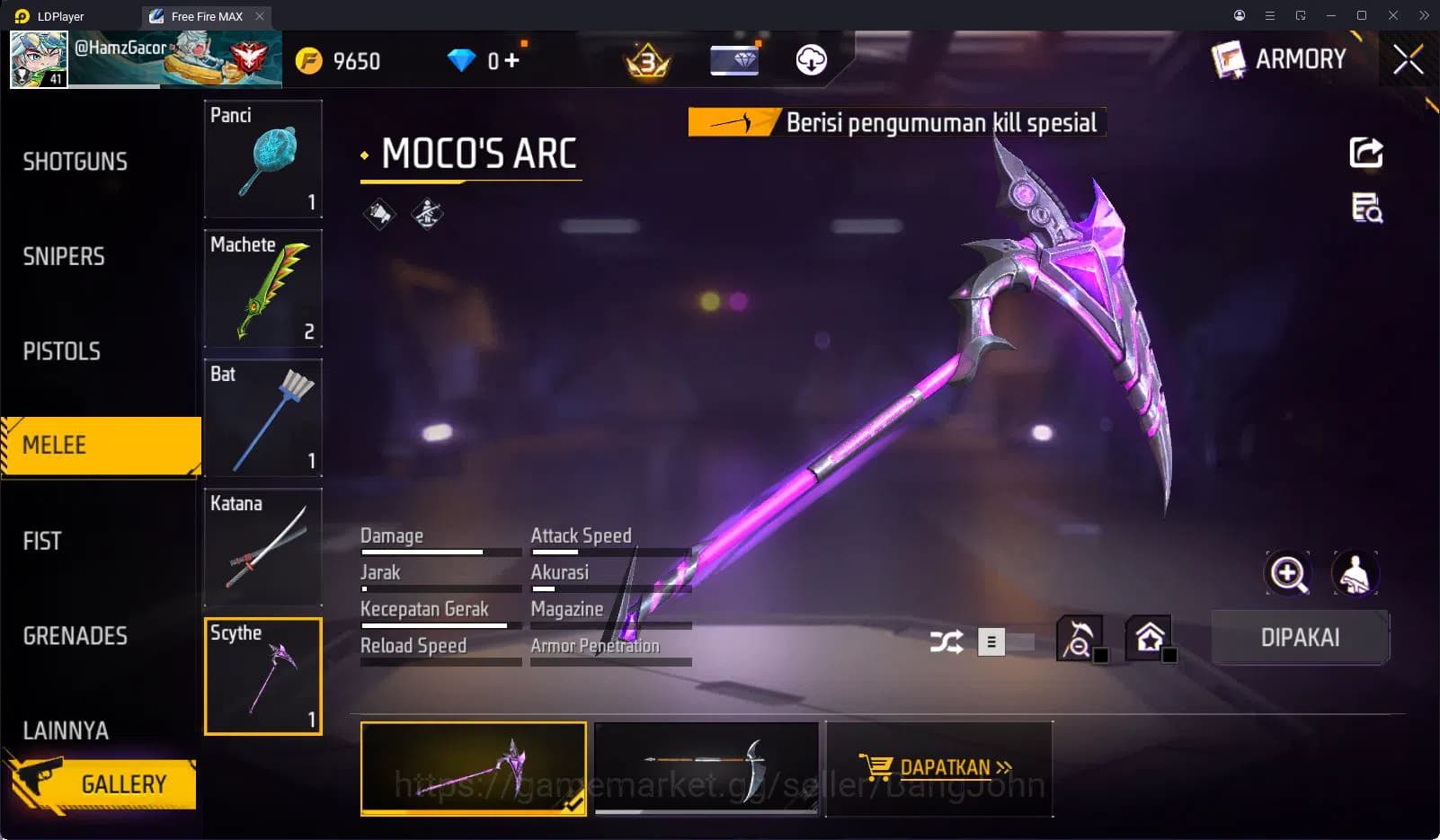Open the weapon details document icon
Viewport: 1440px width, 840px height.
[x=1365, y=208]
